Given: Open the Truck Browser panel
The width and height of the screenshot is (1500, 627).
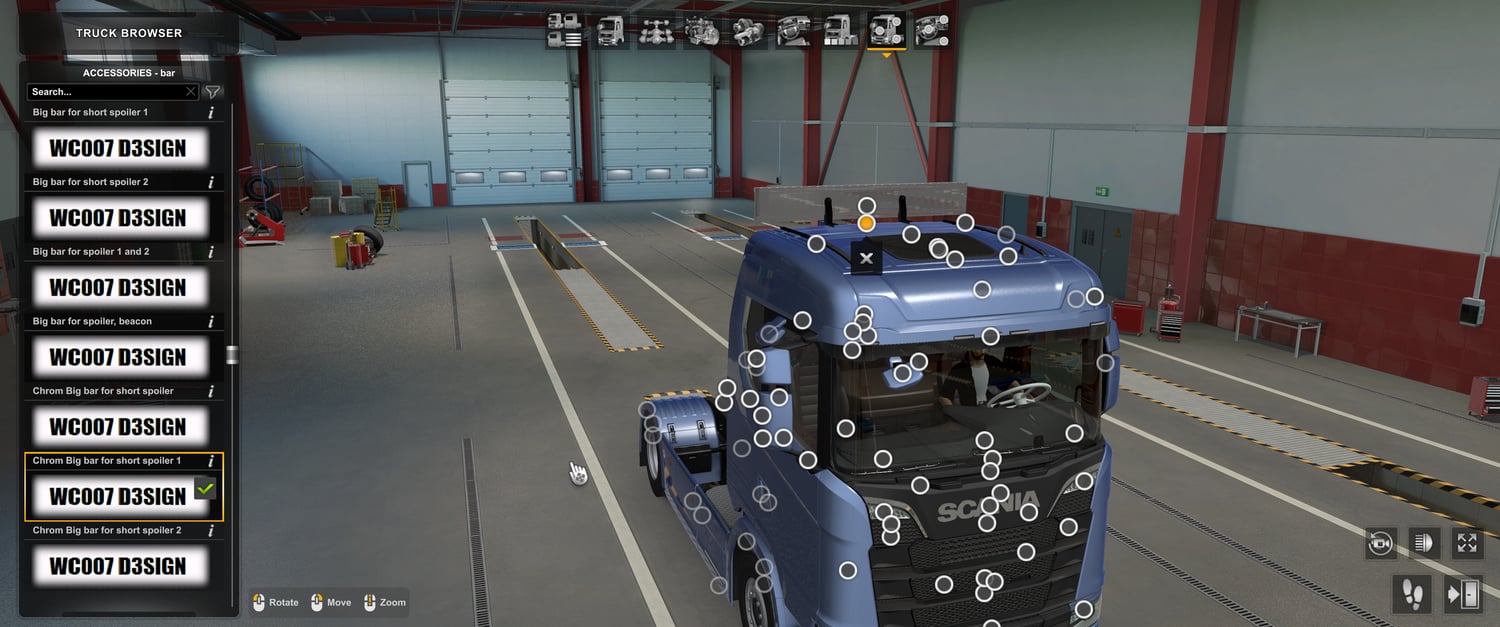Looking at the screenshot, I should pyautogui.click(x=129, y=33).
